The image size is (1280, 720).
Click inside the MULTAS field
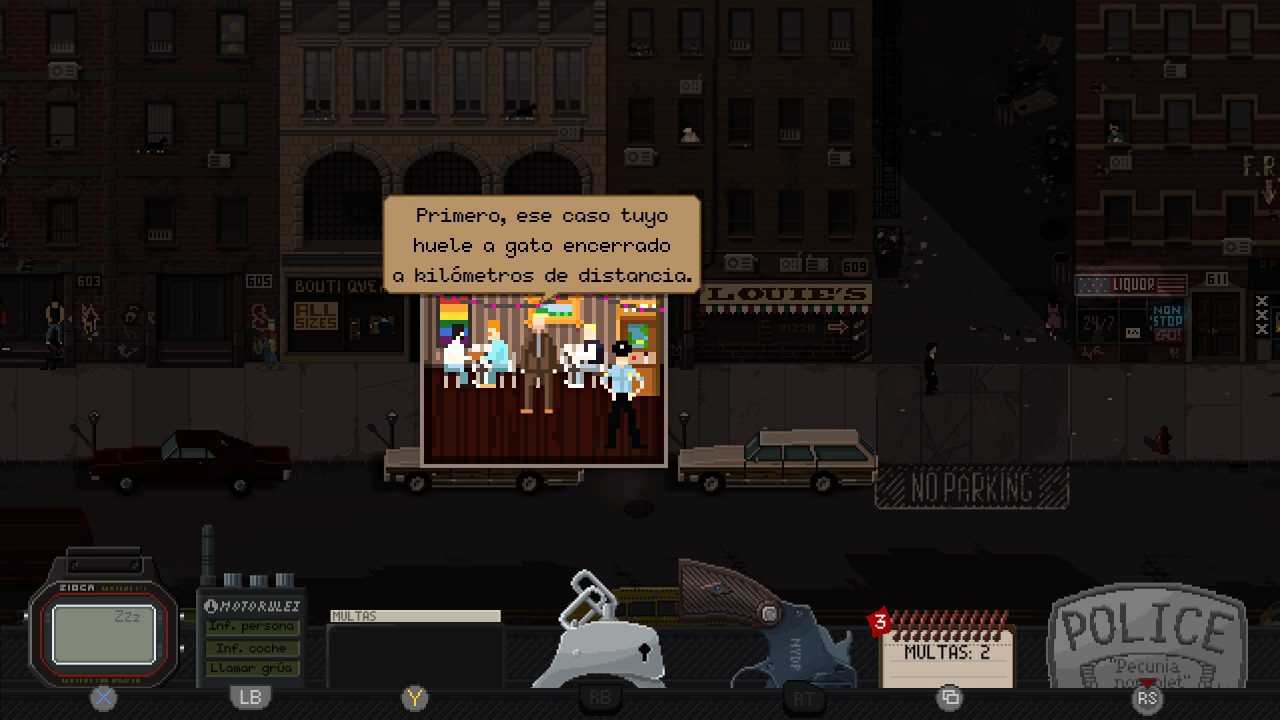click(415, 616)
